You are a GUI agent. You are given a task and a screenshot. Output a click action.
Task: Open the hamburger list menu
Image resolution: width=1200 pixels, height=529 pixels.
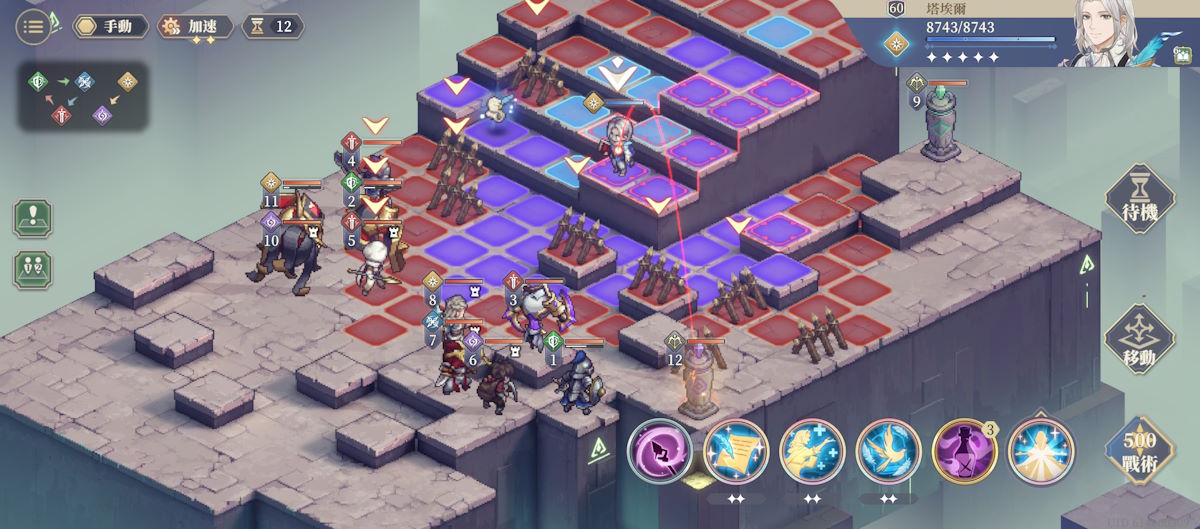[x=33, y=26]
